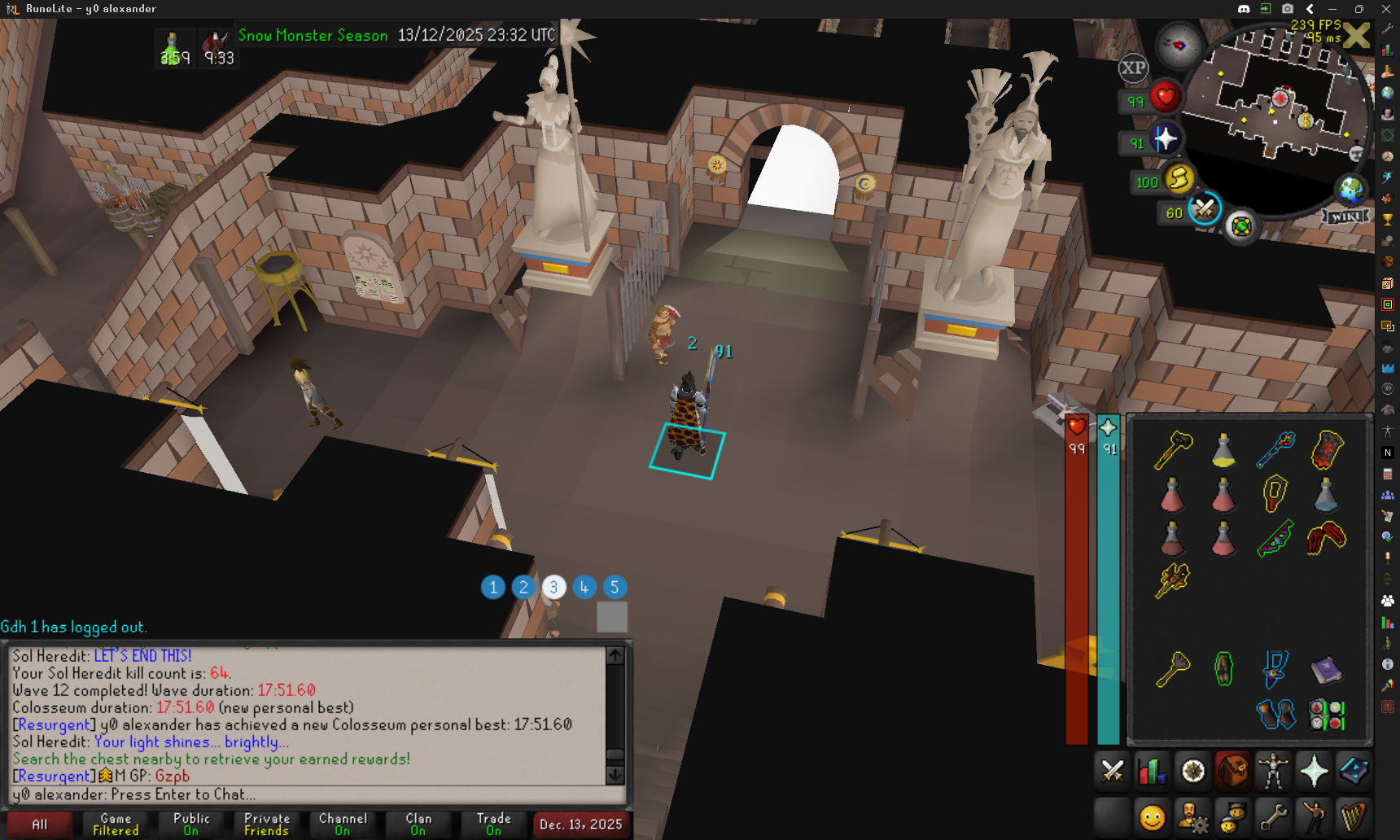This screenshot has width=1400, height=840.
Task: Open the Music Player harp tab
Action: click(1354, 816)
